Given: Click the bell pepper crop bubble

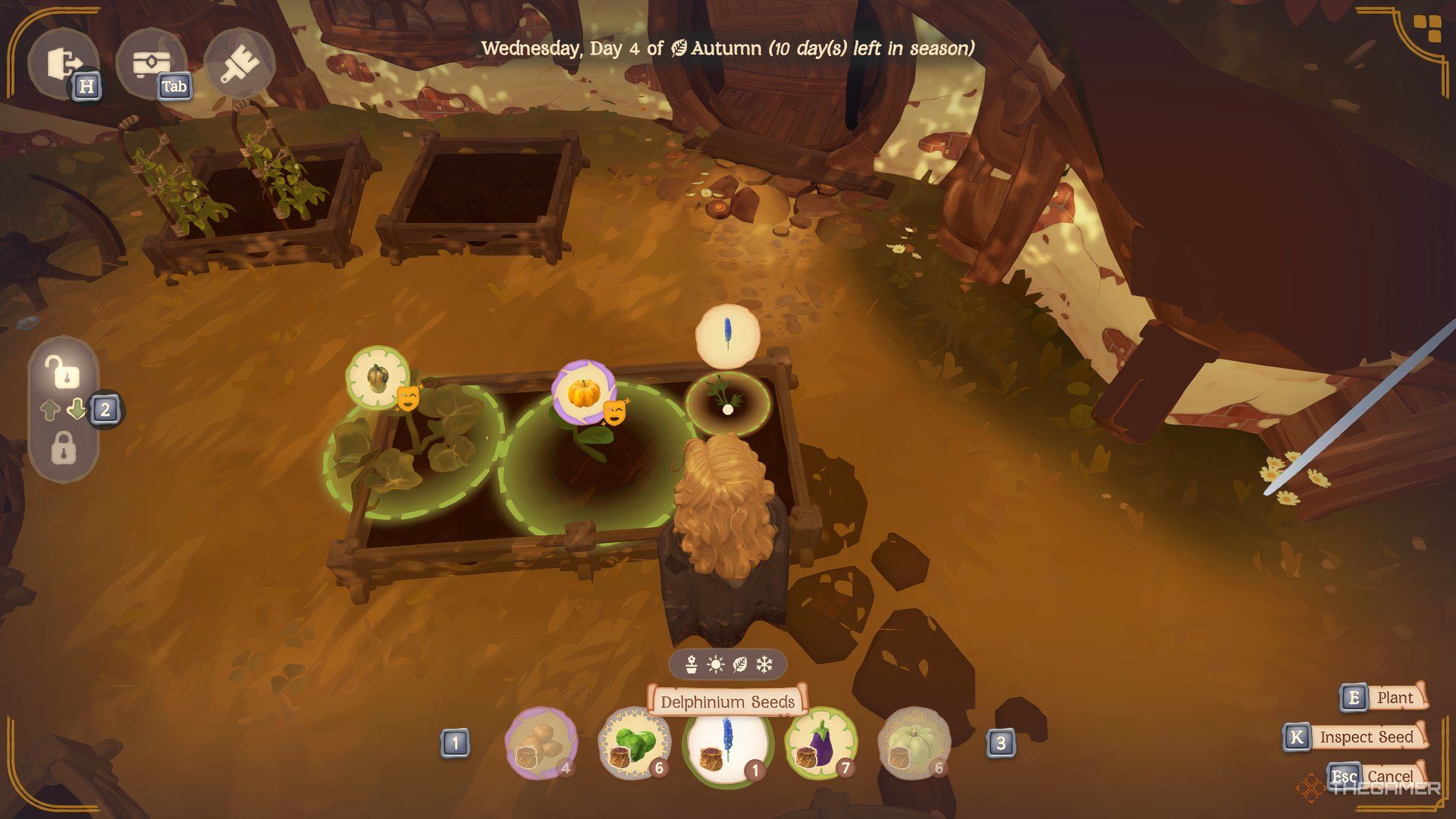Looking at the screenshot, I should [x=378, y=378].
